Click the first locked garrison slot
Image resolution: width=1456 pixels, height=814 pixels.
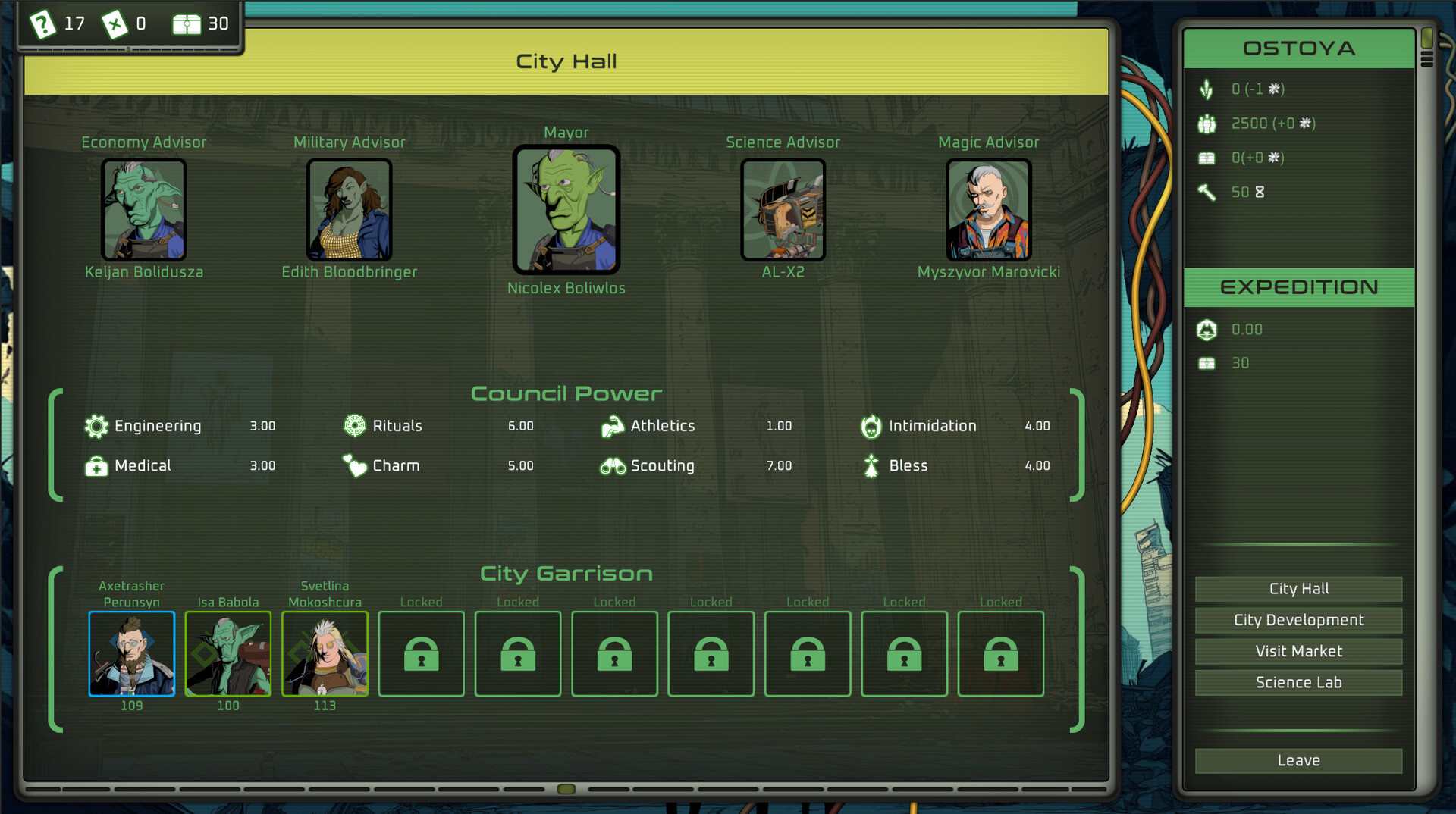click(x=422, y=654)
